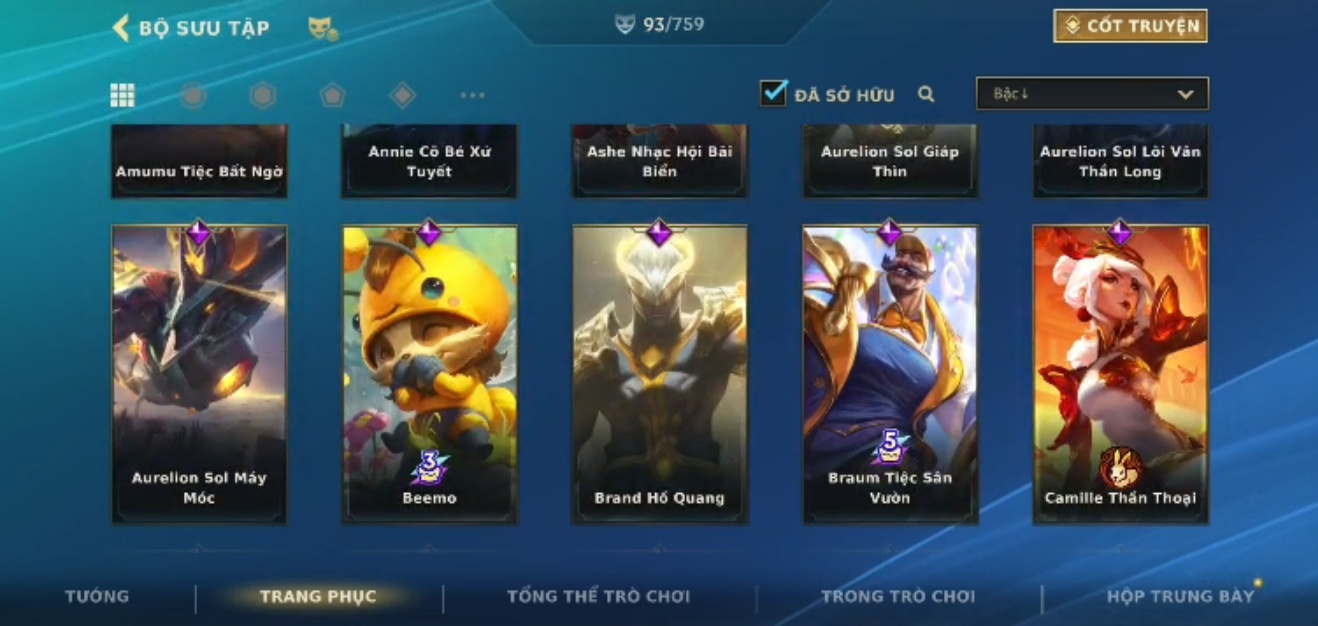Show more filters via three dots
1318x626 pixels.
tap(472, 95)
